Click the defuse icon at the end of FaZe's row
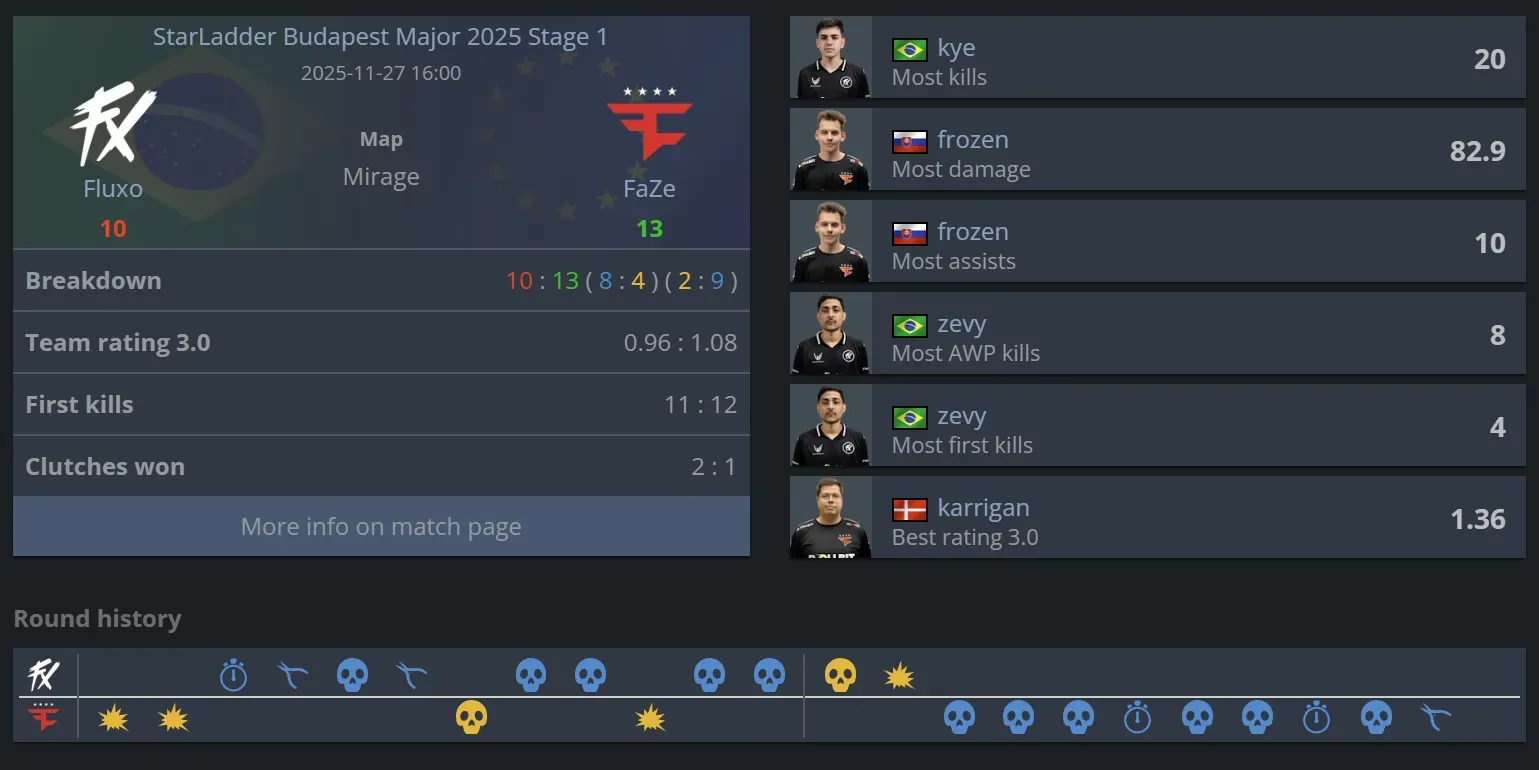The image size is (1539, 770). pos(1437,718)
